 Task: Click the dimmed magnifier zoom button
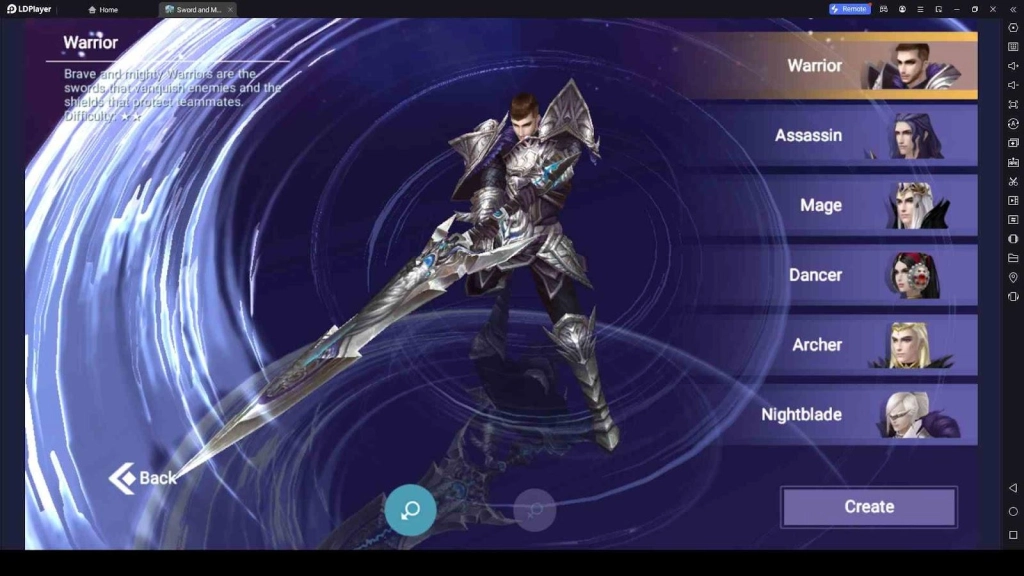tap(534, 510)
